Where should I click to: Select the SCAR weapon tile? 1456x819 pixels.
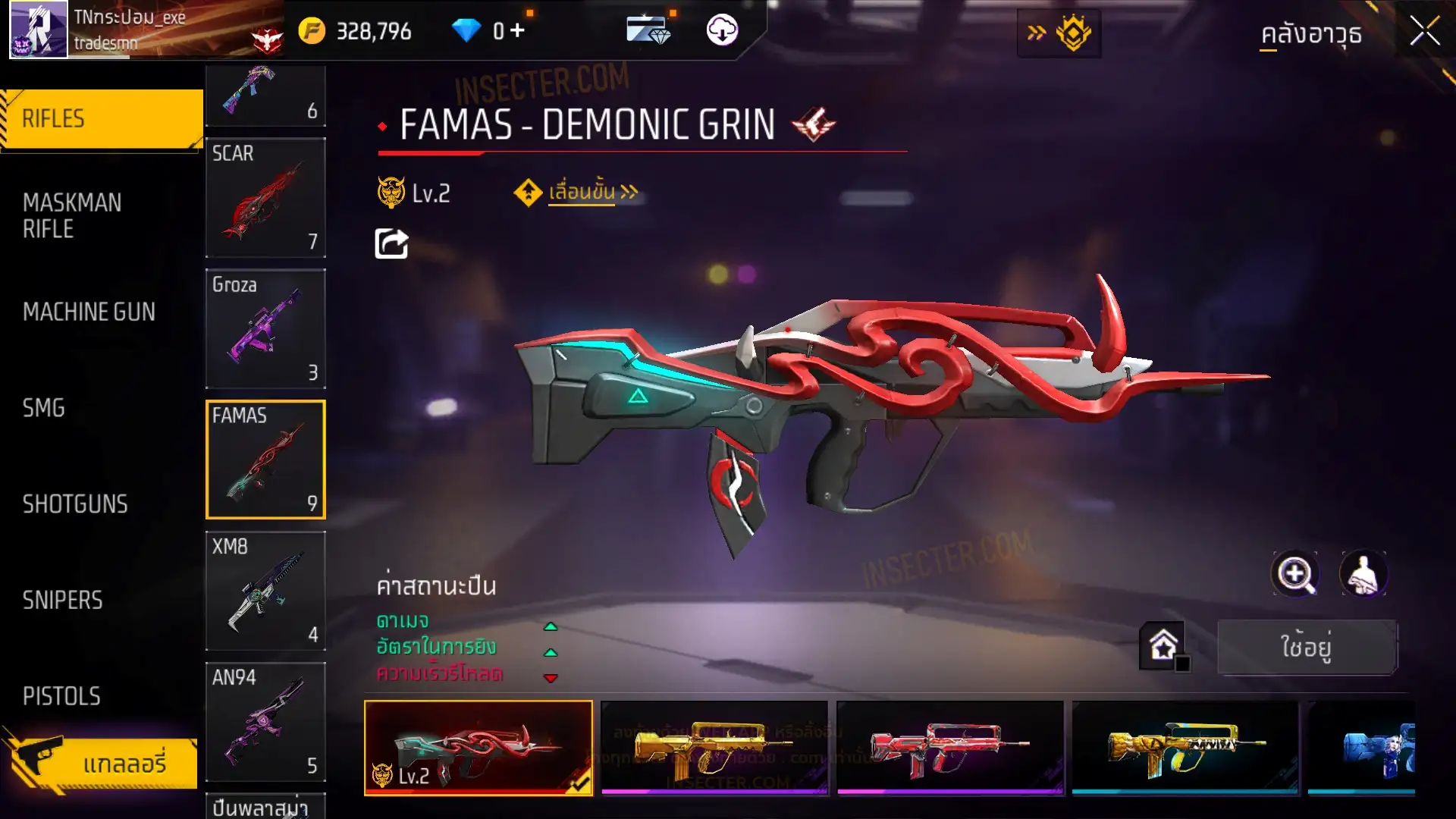point(265,197)
